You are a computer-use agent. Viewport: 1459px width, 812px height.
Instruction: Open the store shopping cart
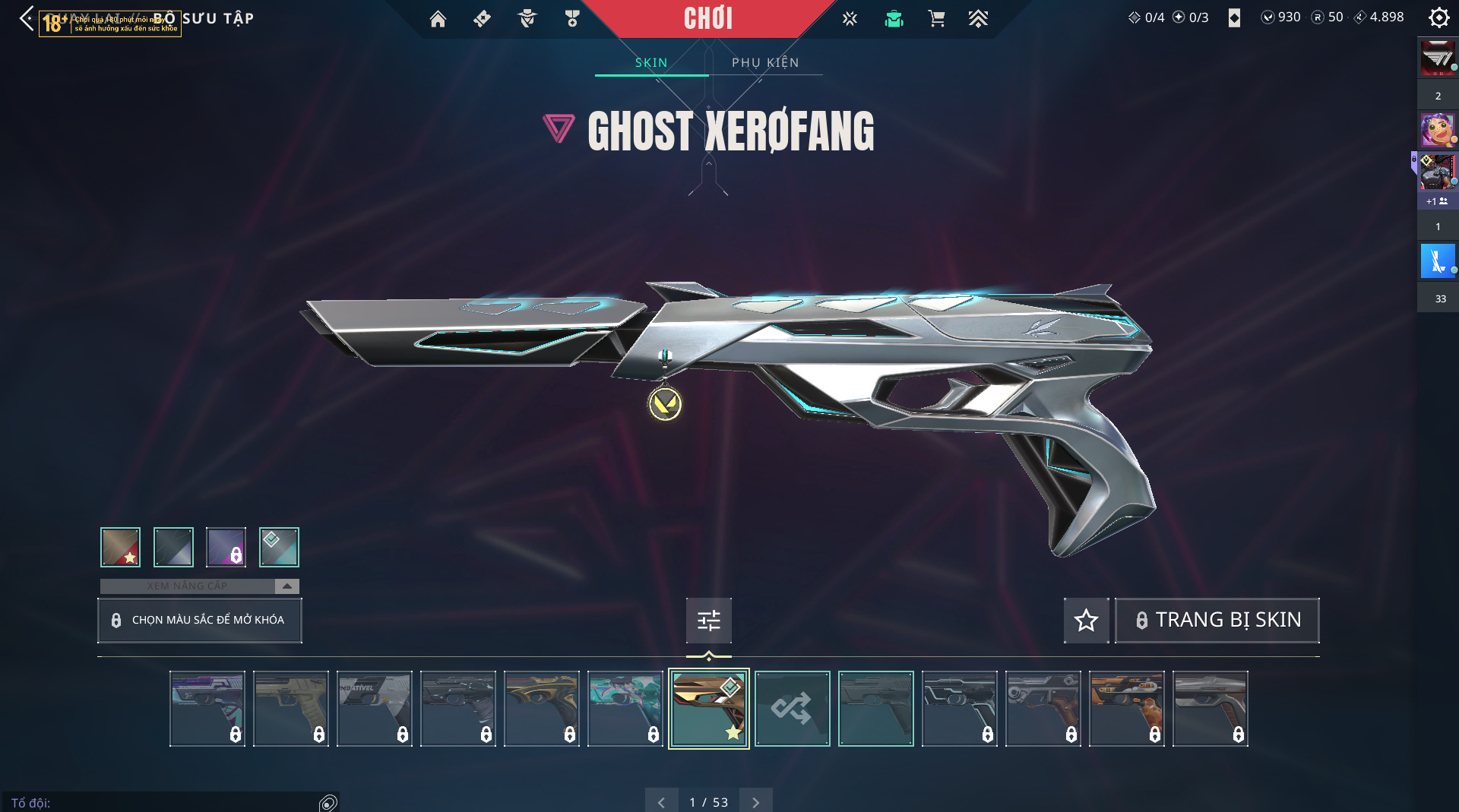point(936,19)
